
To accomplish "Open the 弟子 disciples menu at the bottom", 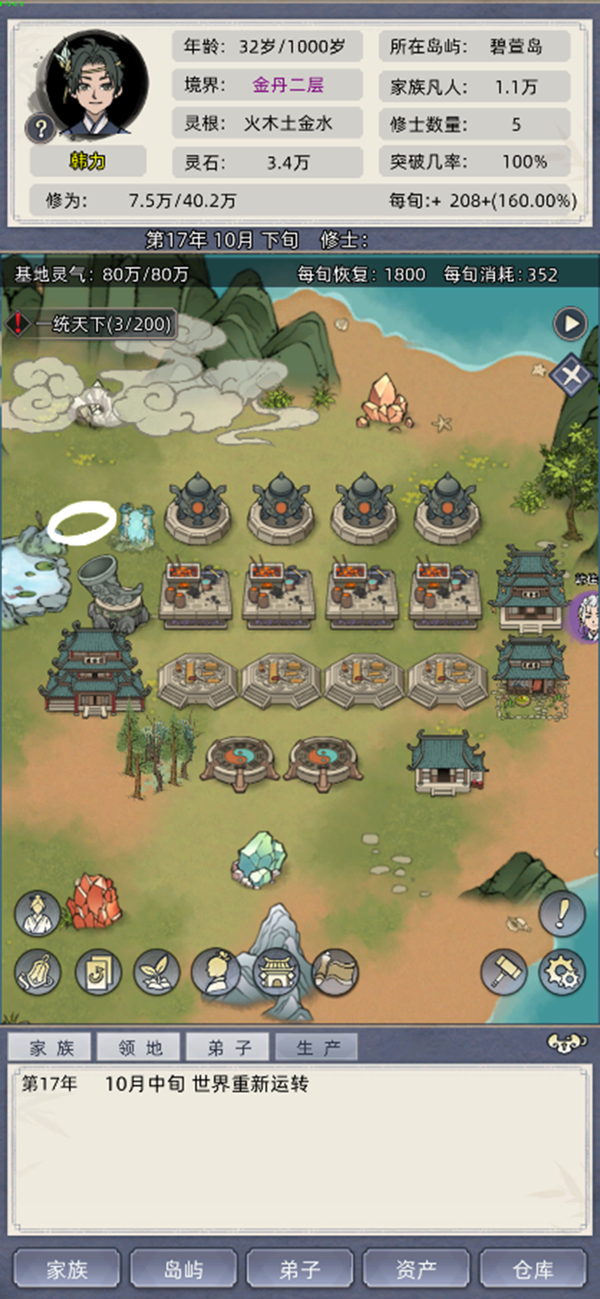I will 300,1270.
